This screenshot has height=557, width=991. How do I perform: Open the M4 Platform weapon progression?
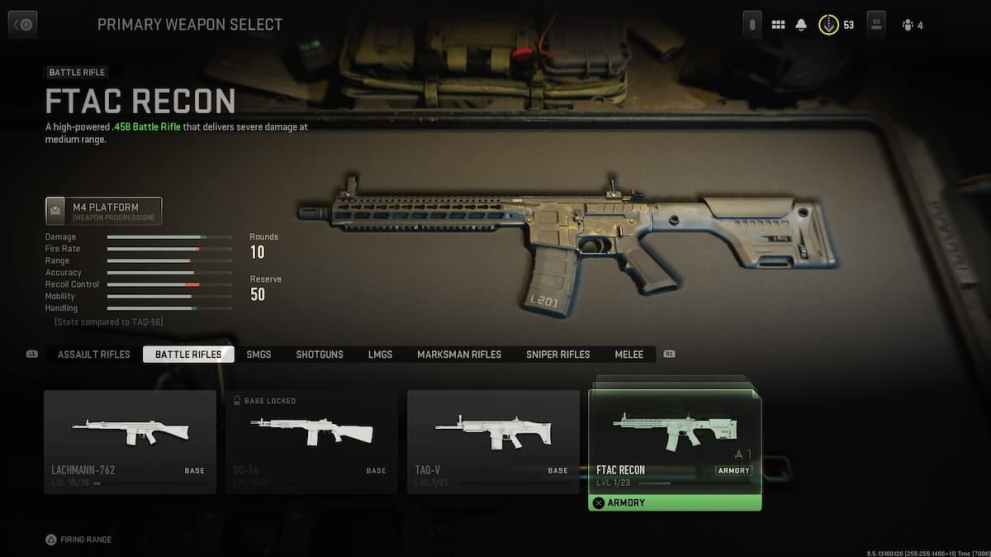pyautogui.click(x=104, y=211)
